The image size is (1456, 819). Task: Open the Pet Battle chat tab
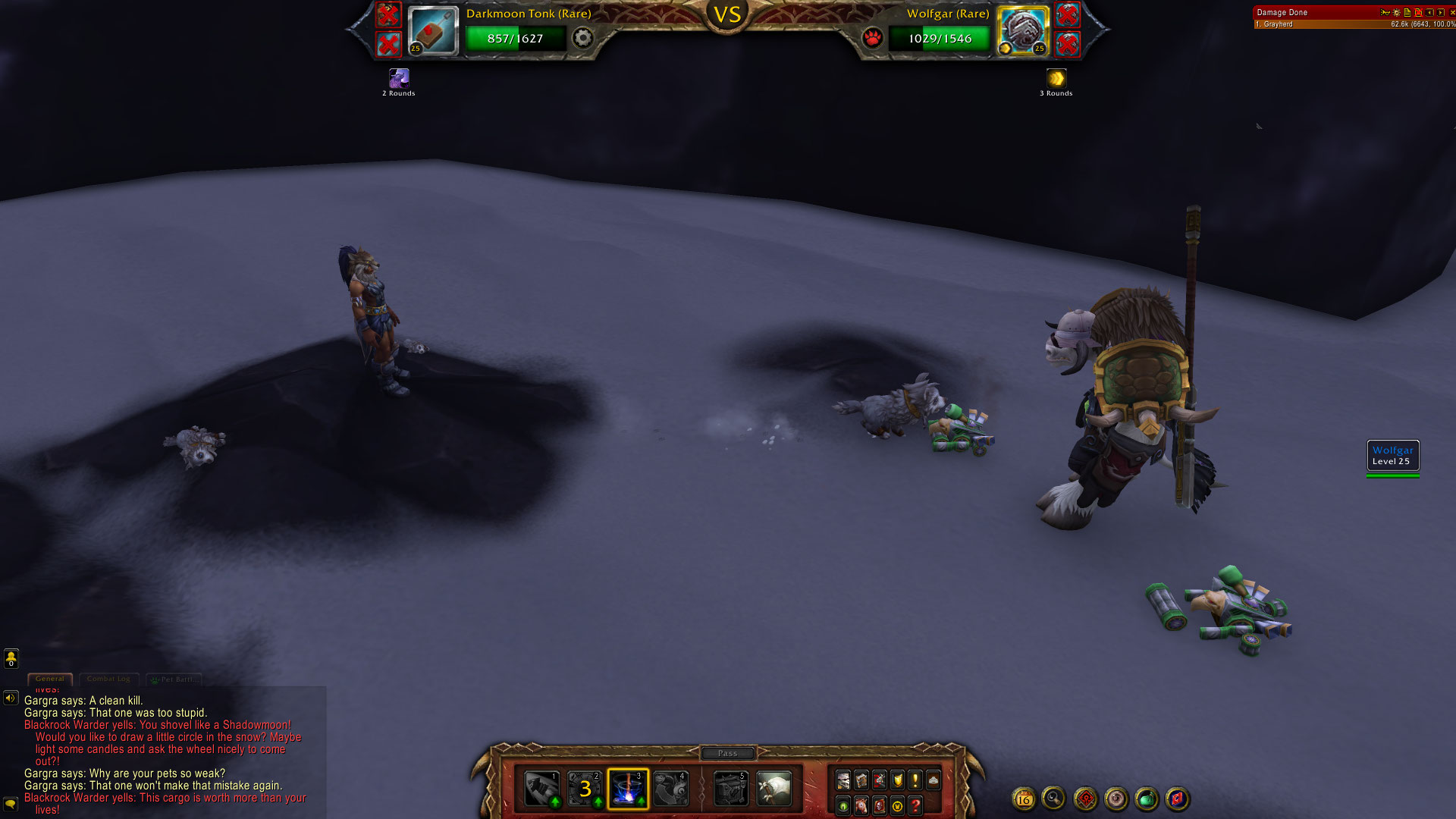coord(175,679)
